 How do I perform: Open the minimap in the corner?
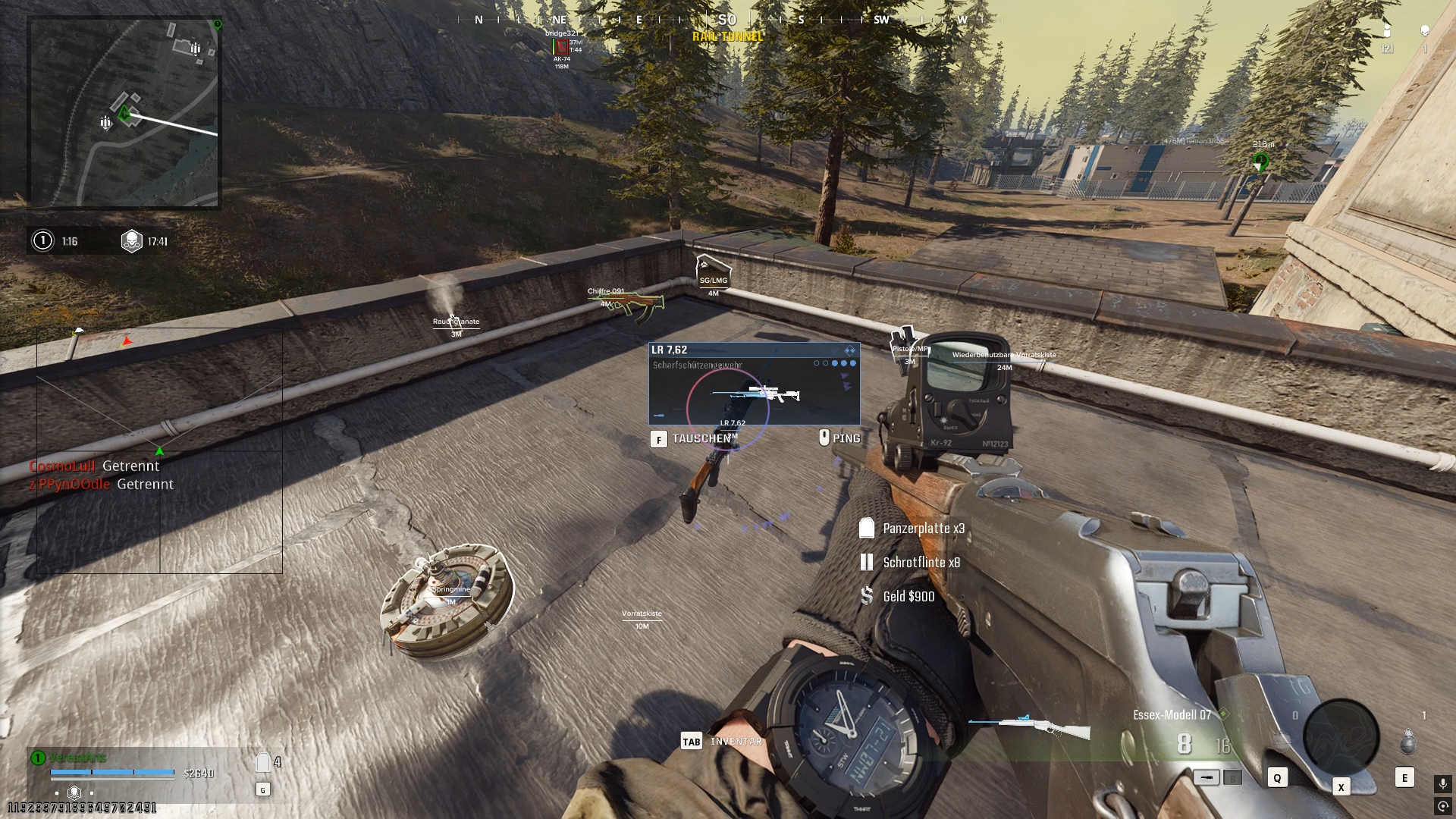[x=124, y=112]
